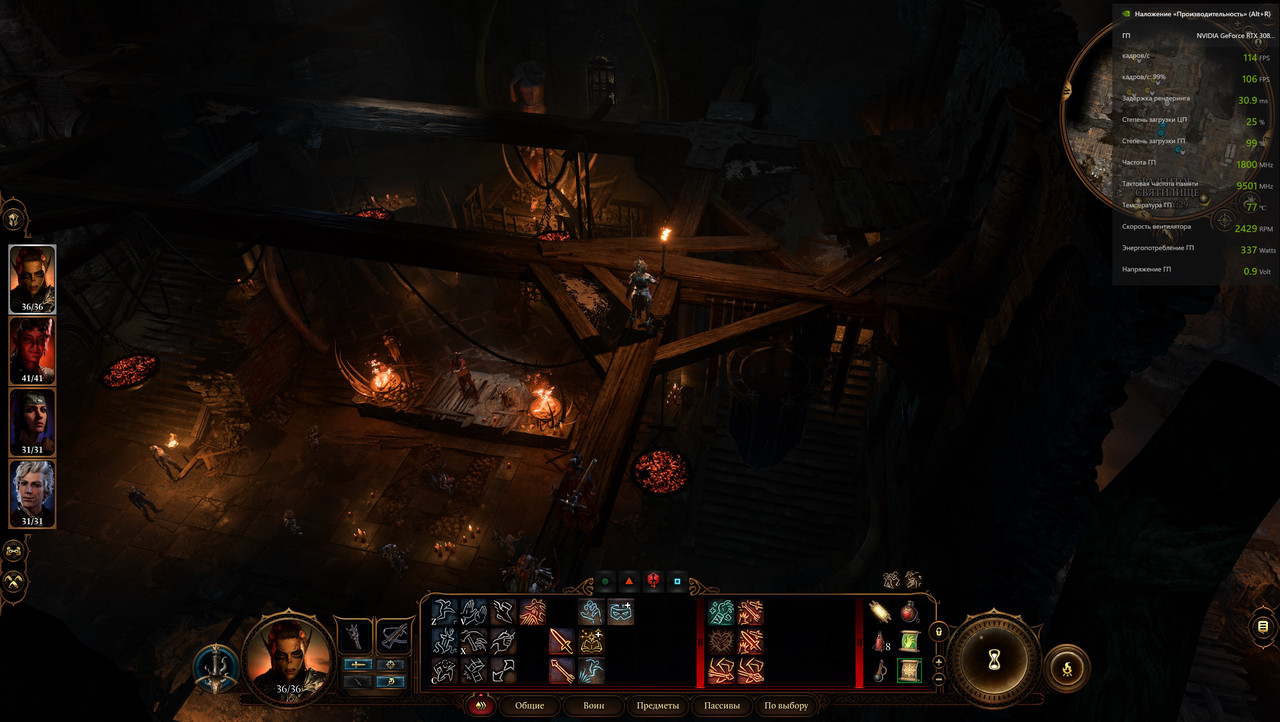
Task: Switch to the Общие hotbar tab
Action: (530, 705)
